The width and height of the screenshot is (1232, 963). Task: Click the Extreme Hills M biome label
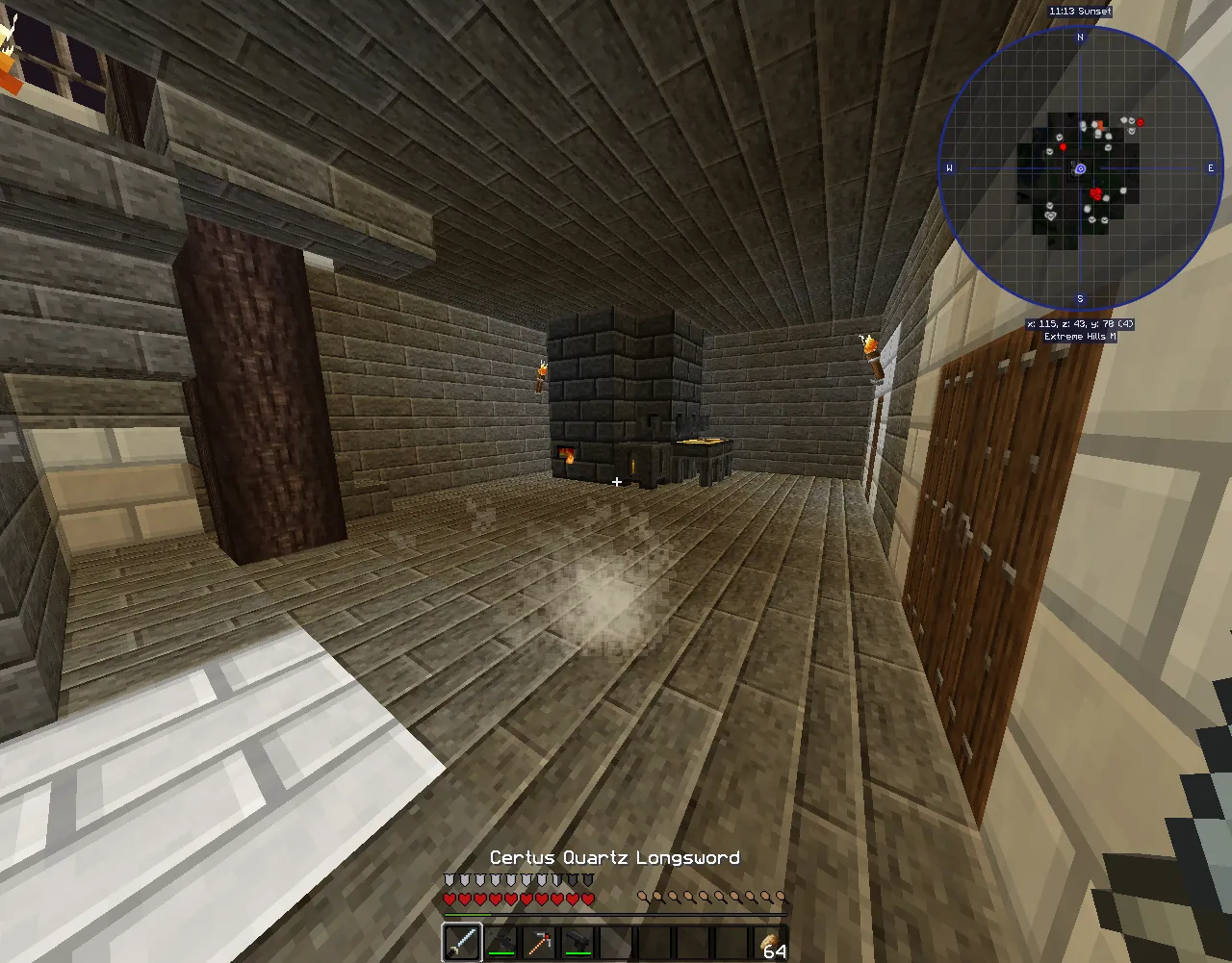point(1080,337)
